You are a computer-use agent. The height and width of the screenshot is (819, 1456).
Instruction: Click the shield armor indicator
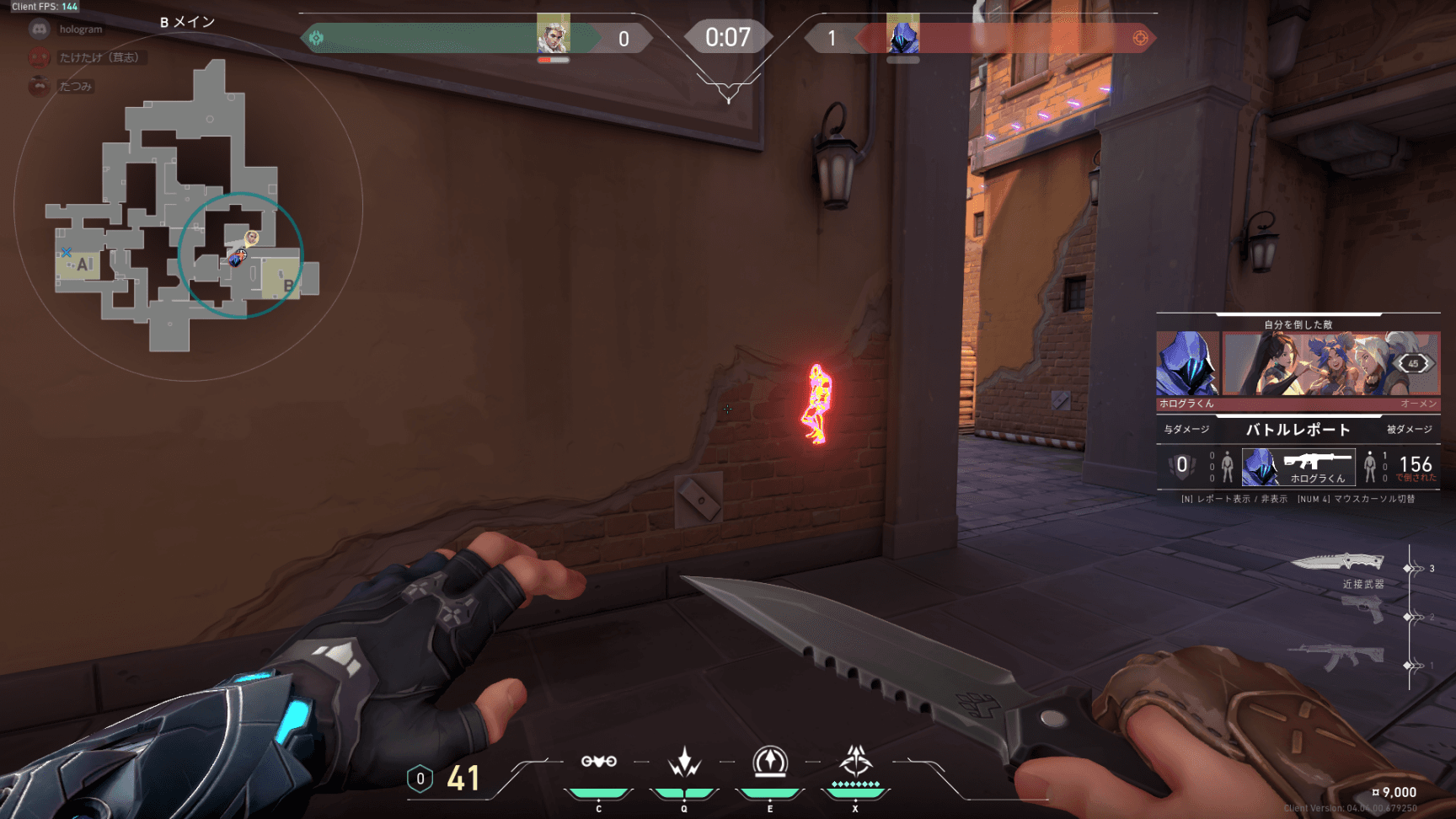coord(420,779)
